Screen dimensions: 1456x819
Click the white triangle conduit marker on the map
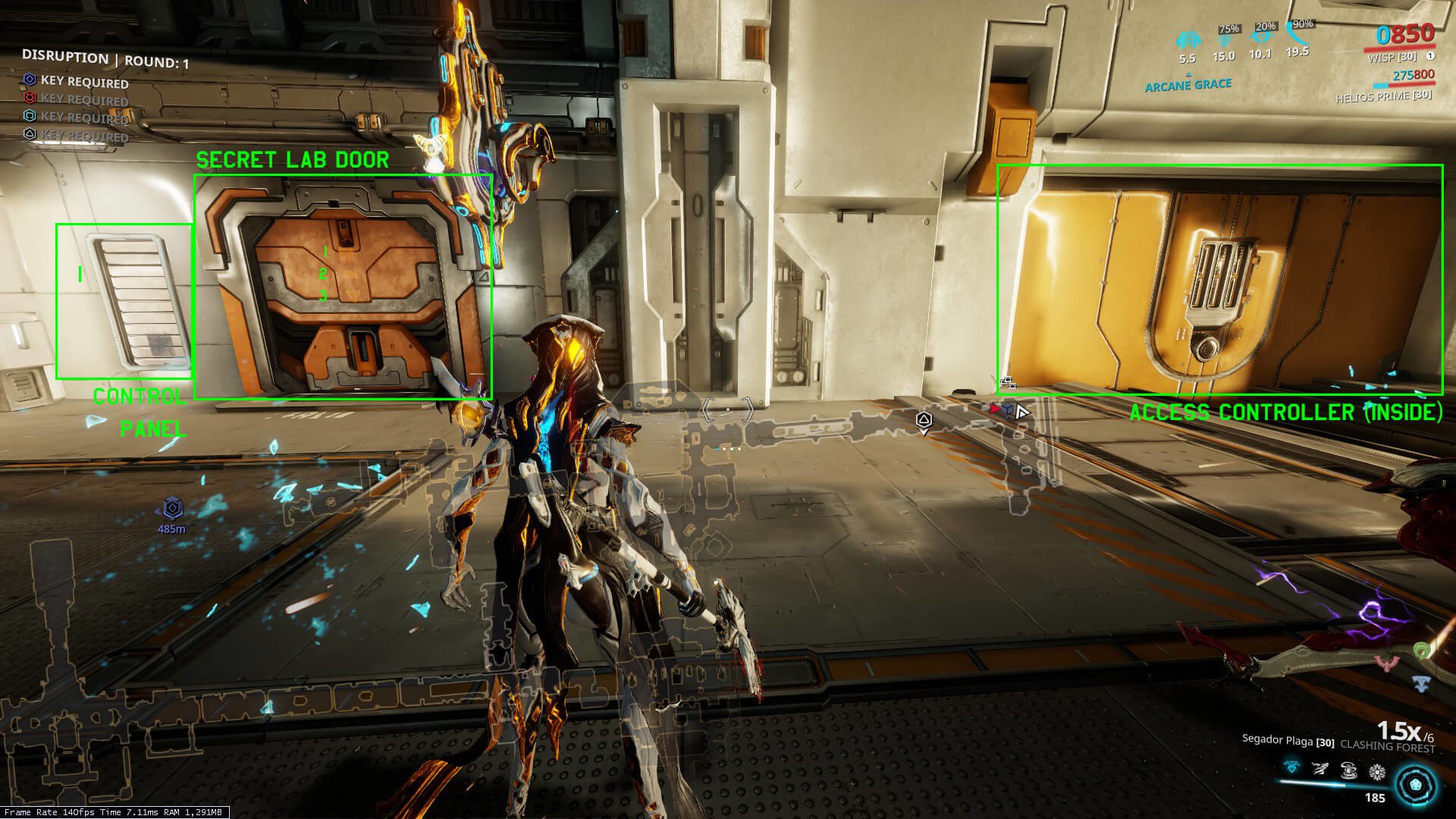point(923,419)
